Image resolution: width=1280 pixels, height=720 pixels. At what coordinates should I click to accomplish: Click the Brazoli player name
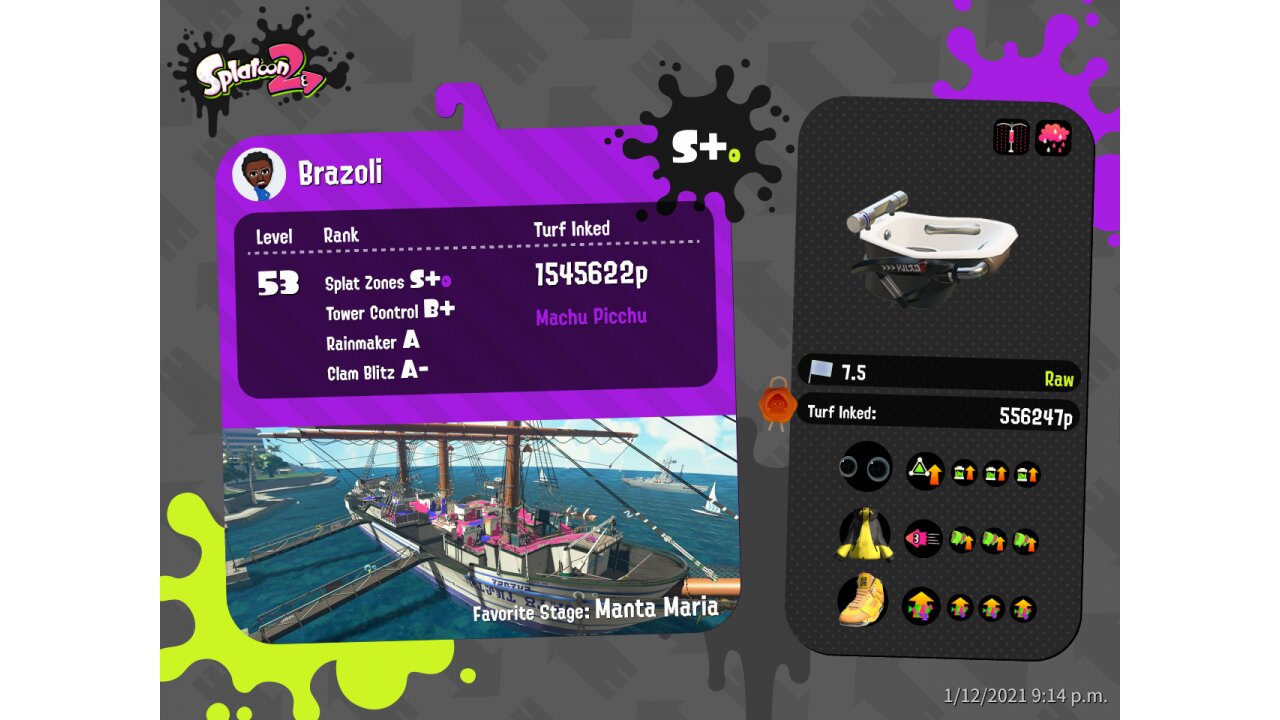(x=340, y=173)
